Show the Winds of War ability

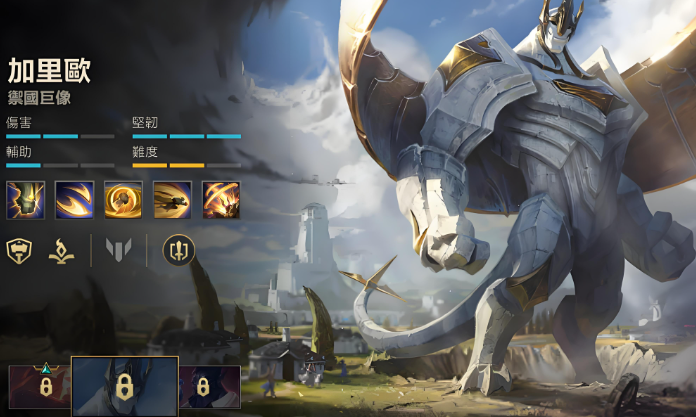(x=74, y=200)
